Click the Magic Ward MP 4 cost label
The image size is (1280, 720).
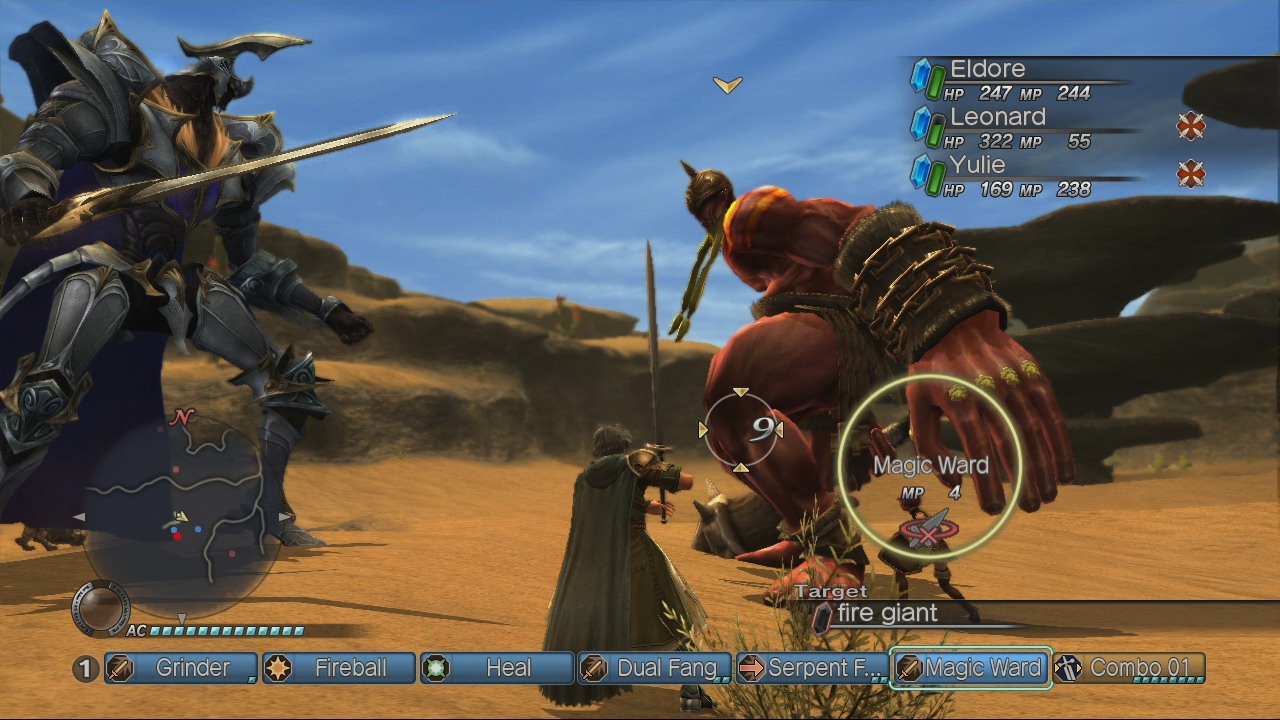pos(932,493)
